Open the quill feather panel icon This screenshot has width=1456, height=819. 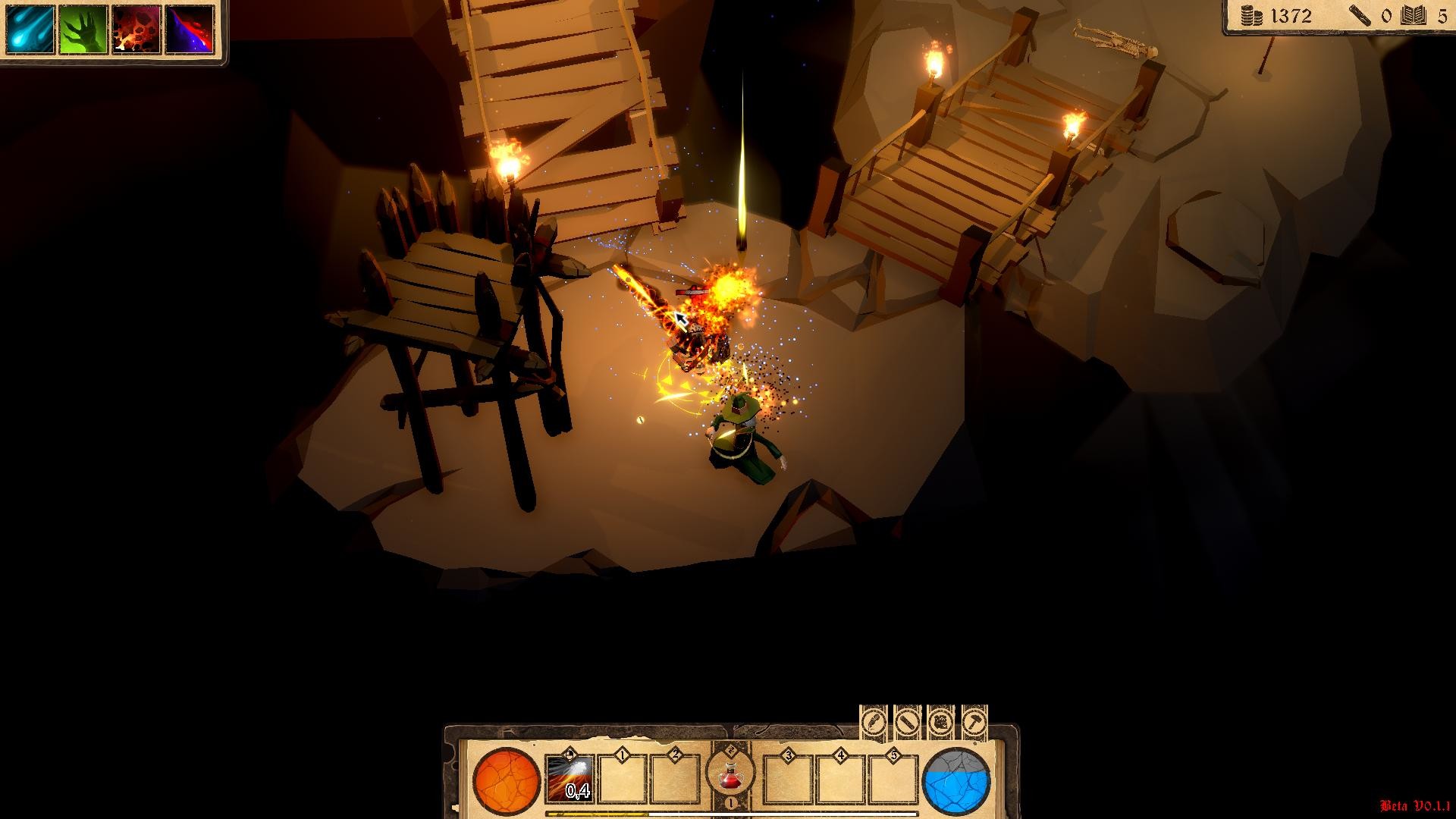click(x=874, y=723)
